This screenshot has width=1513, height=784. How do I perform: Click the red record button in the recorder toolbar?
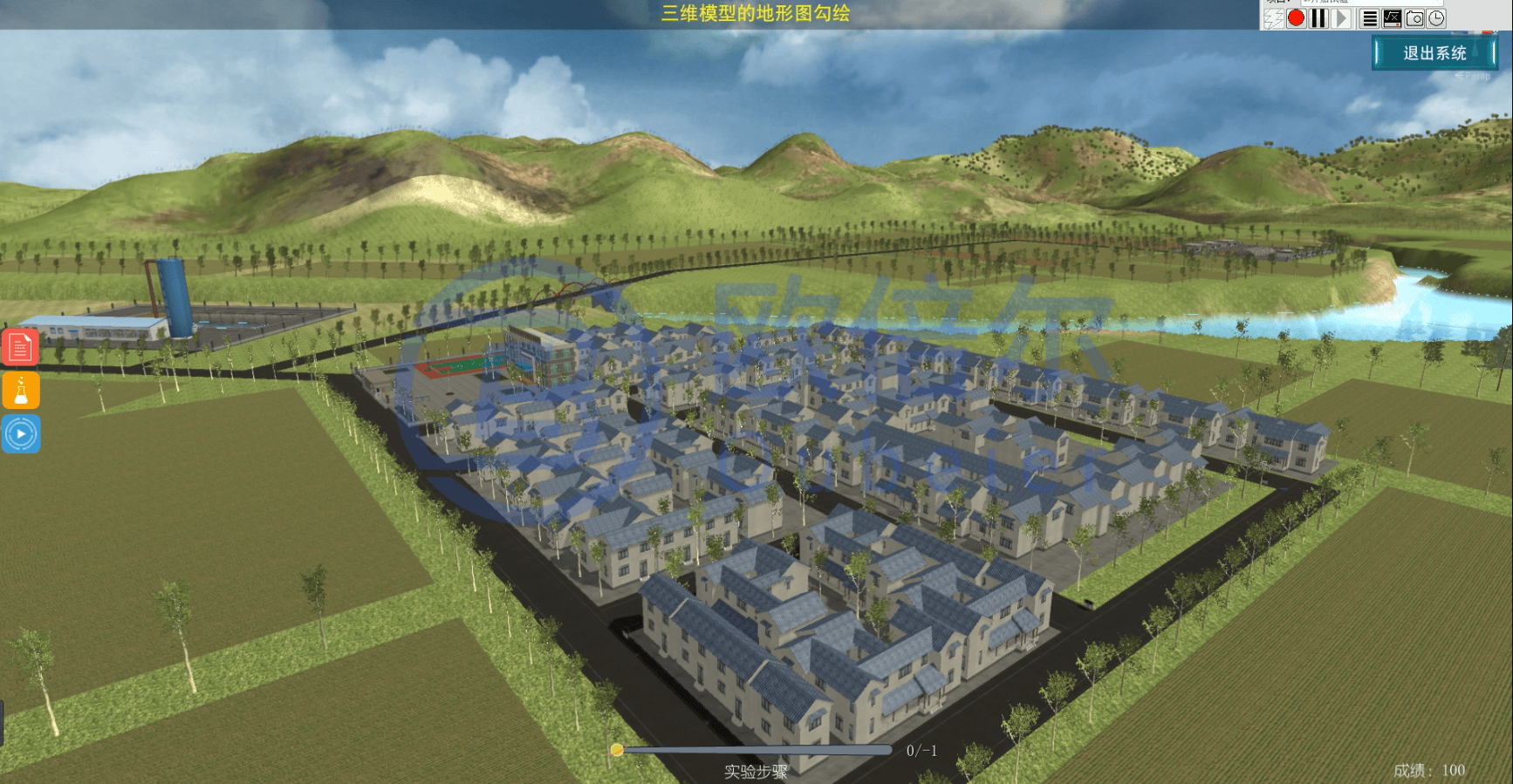[x=1296, y=18]
